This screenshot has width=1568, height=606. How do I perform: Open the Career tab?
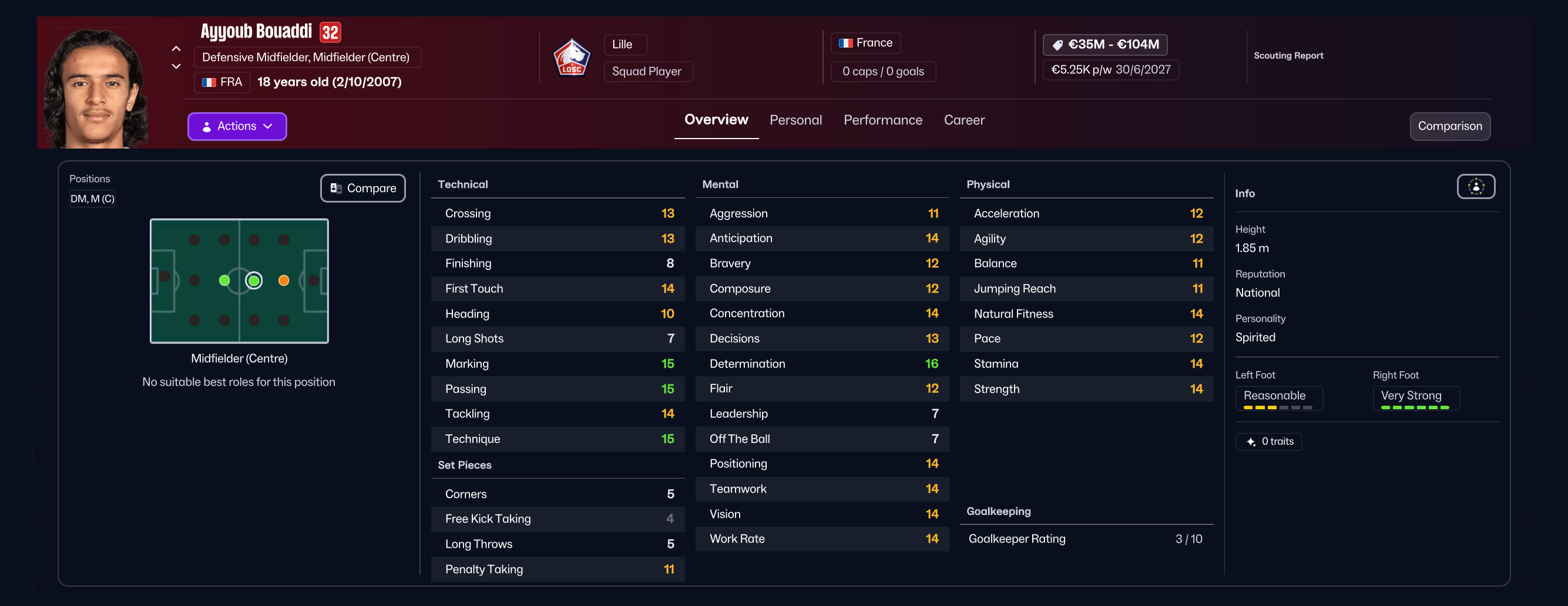pyautogui.click(x=963, y=120)
